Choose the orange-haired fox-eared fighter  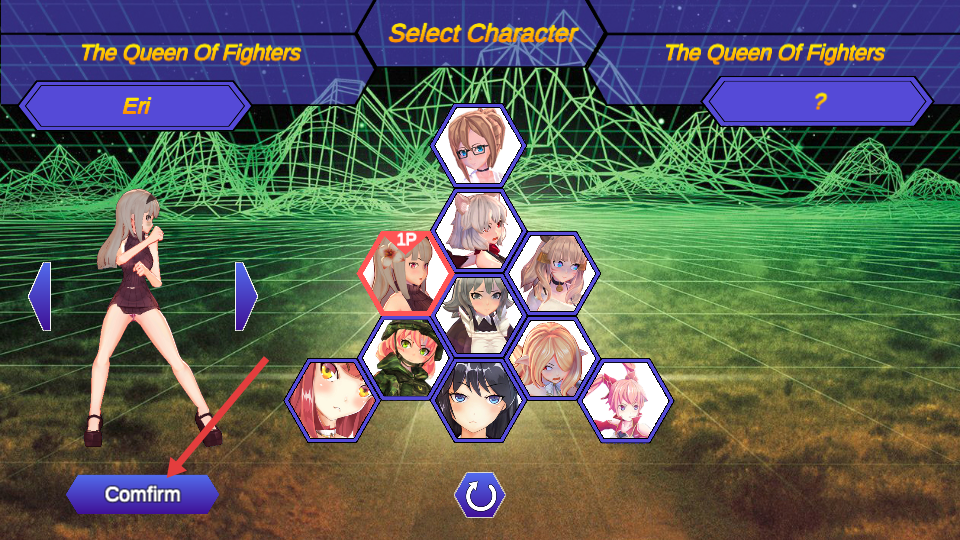pos(553,357)
